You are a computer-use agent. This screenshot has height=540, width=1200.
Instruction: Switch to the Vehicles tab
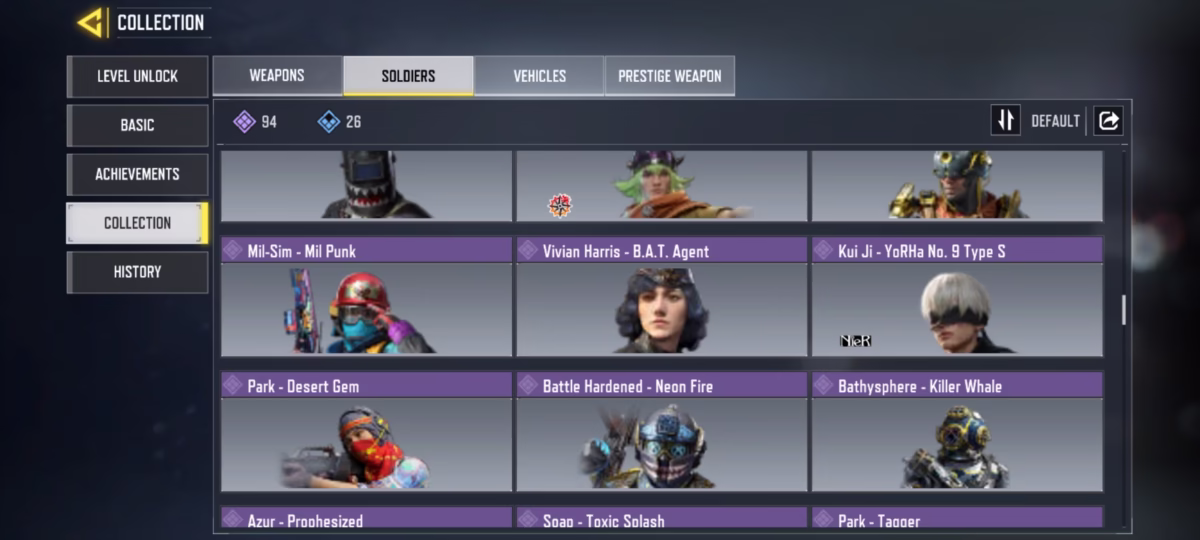pyautogui.click(x=539, y=76)
